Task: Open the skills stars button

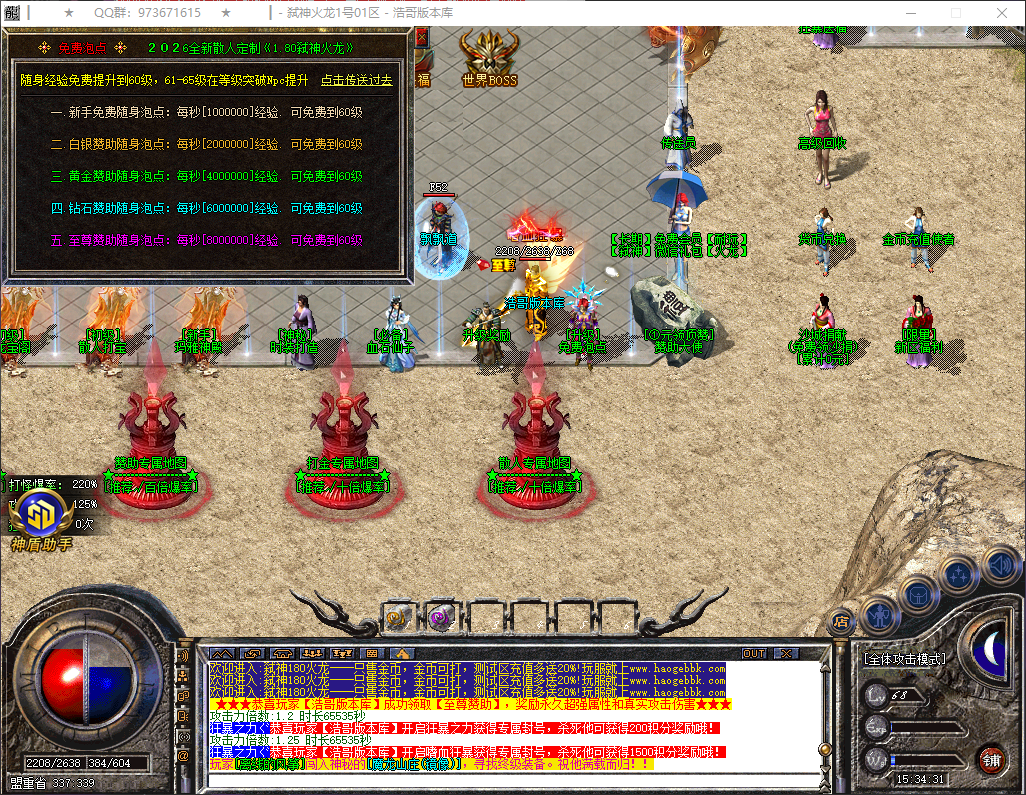Action: click(x=959, y=575)
